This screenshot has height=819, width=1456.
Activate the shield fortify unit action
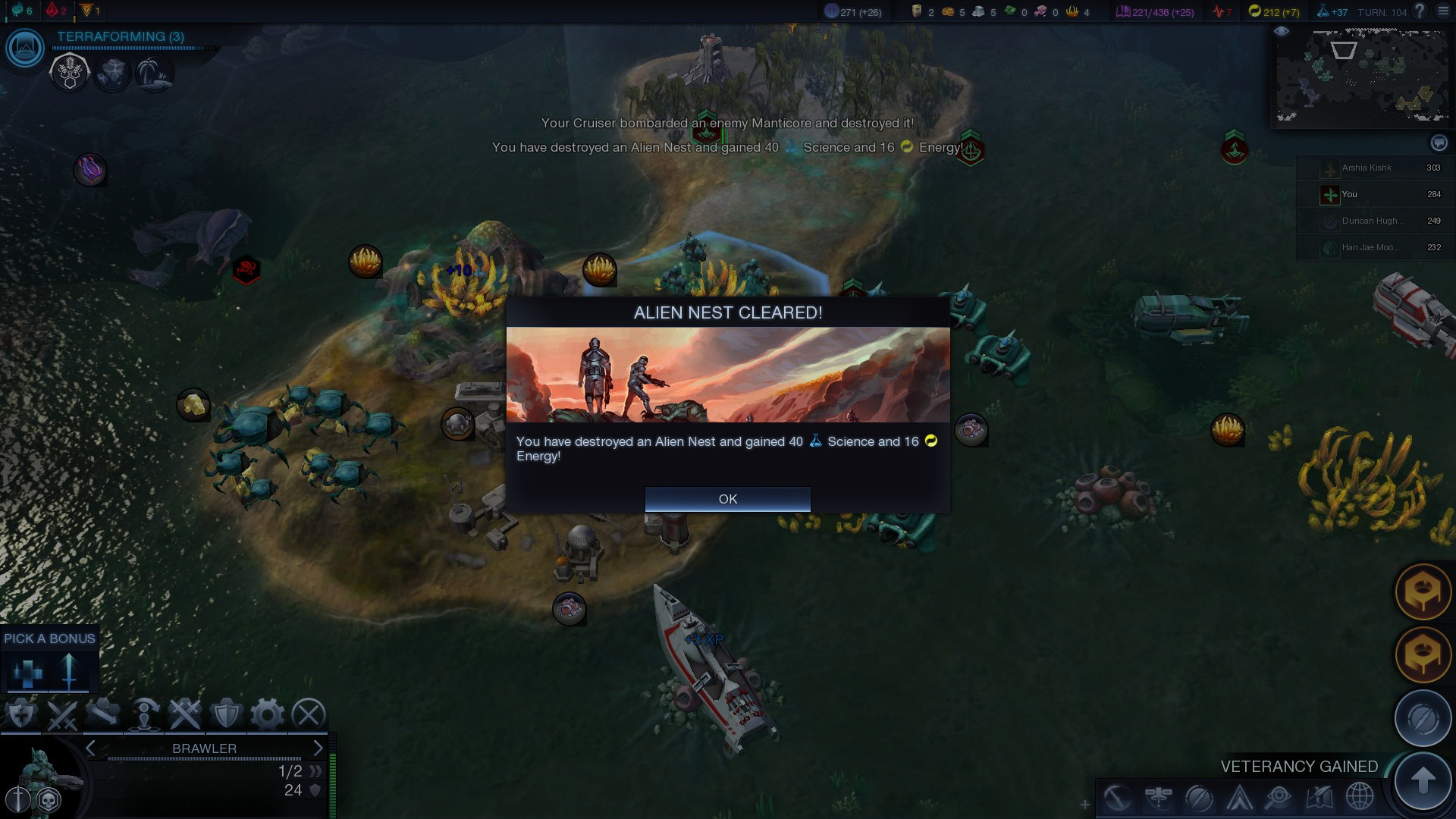226,714
